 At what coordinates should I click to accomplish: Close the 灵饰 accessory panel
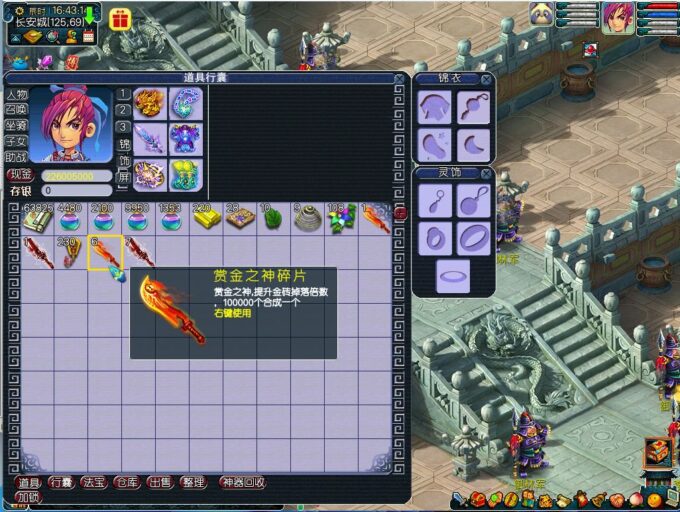click(486, 173)
